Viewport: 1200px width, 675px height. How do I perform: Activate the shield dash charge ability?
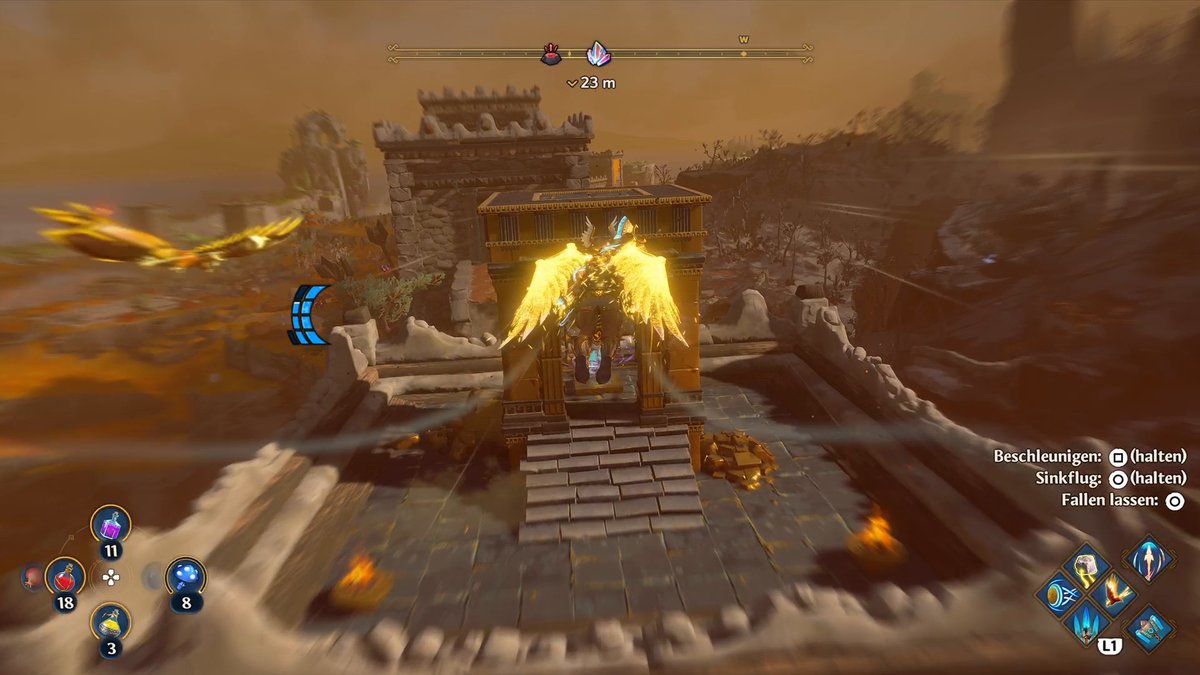tap(1059, 594)
